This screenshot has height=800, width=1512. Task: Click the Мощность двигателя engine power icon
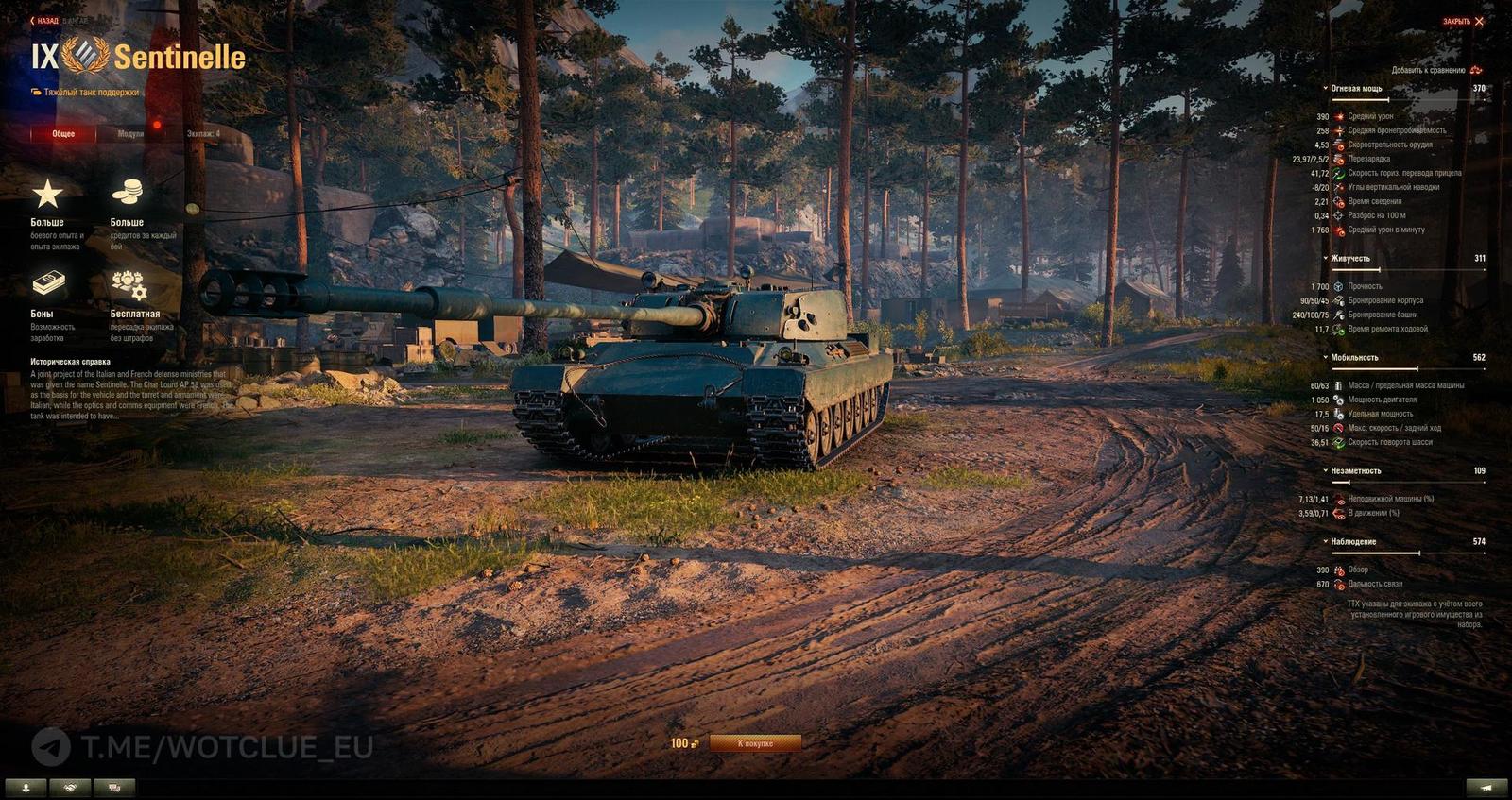[x=1338, y=400]
